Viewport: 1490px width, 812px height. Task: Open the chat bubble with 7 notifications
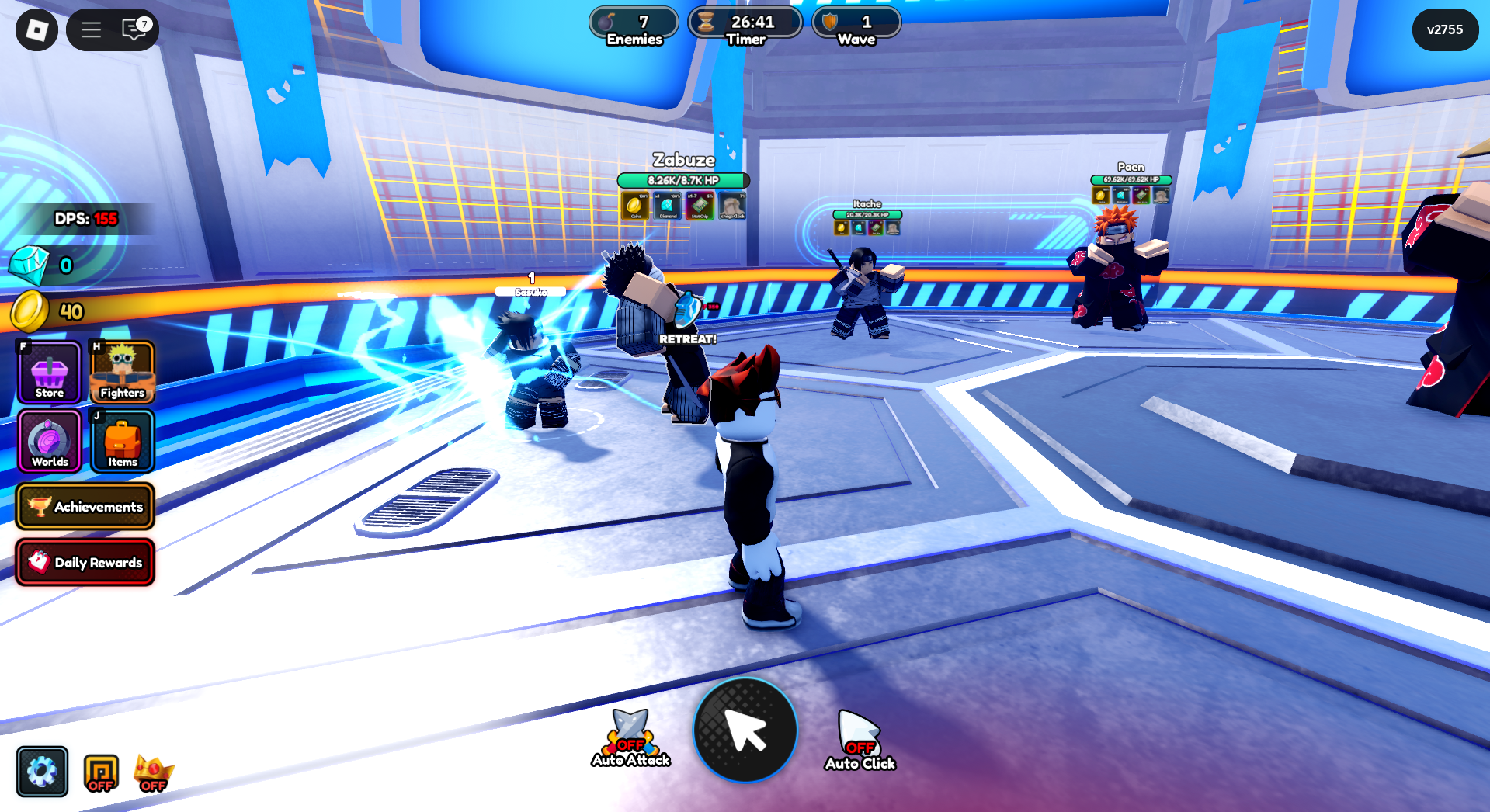[x=132, y=29]
